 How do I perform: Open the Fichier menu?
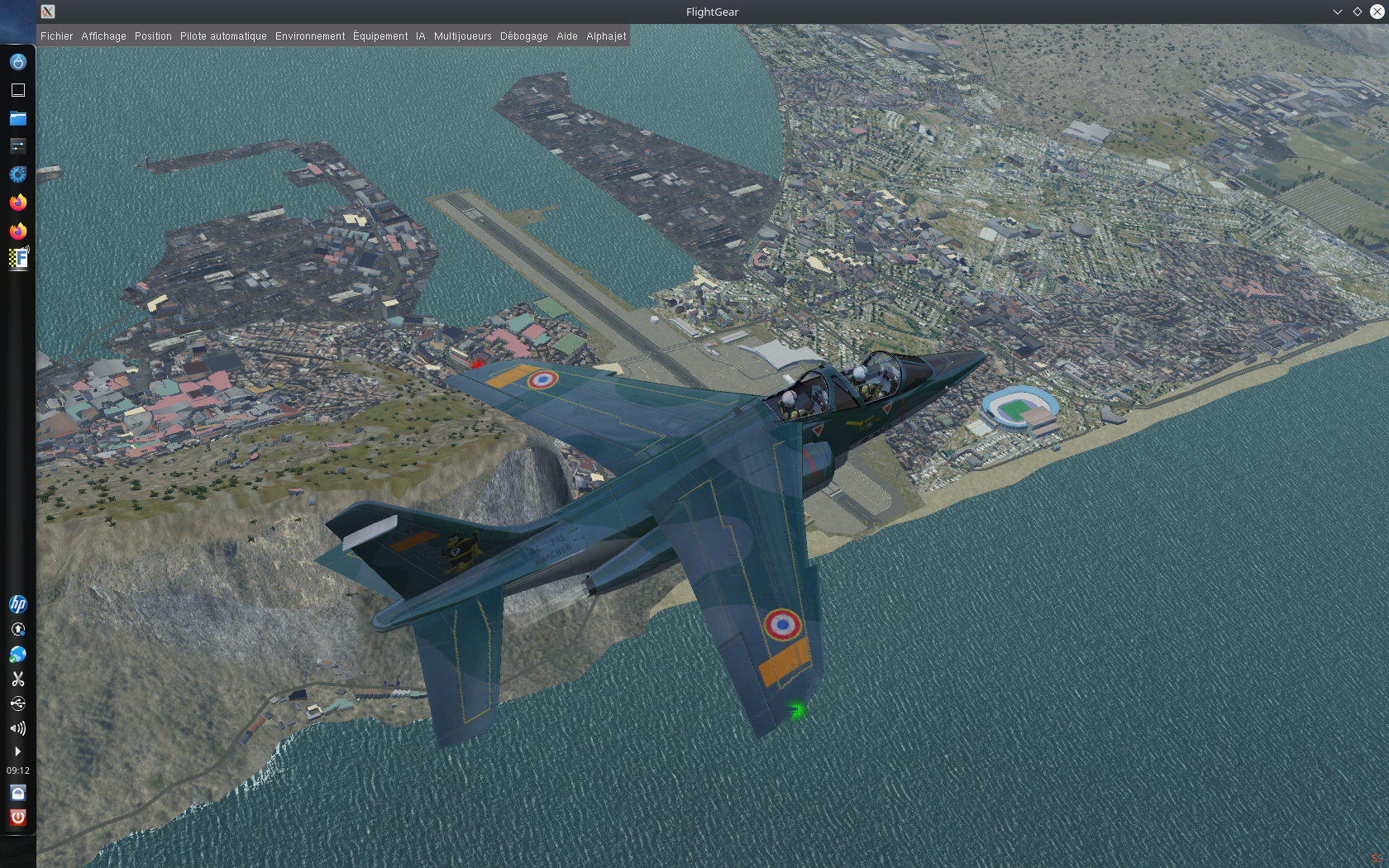[x=56, y=36]
